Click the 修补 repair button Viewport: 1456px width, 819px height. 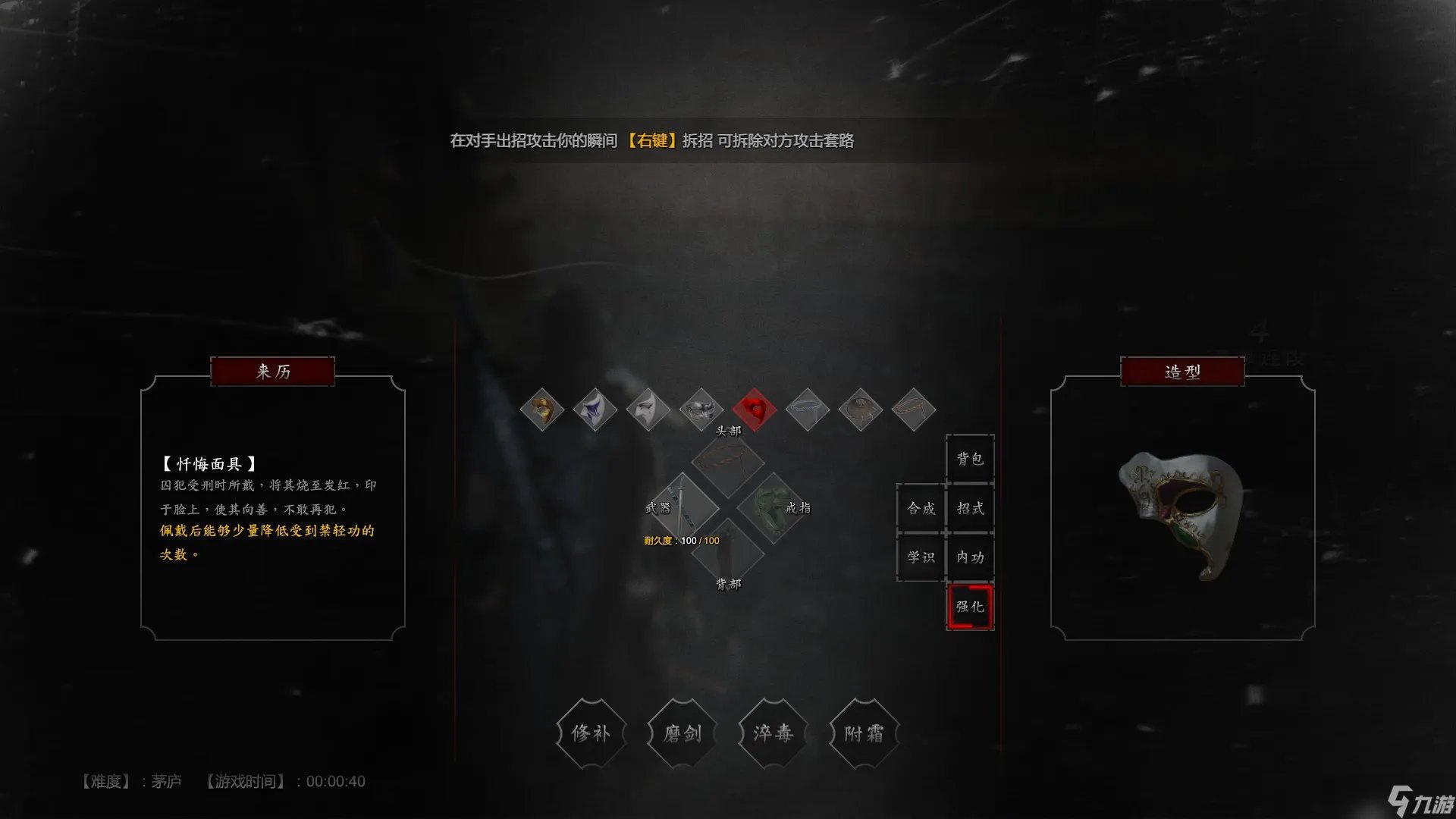[x=591, y=733]
